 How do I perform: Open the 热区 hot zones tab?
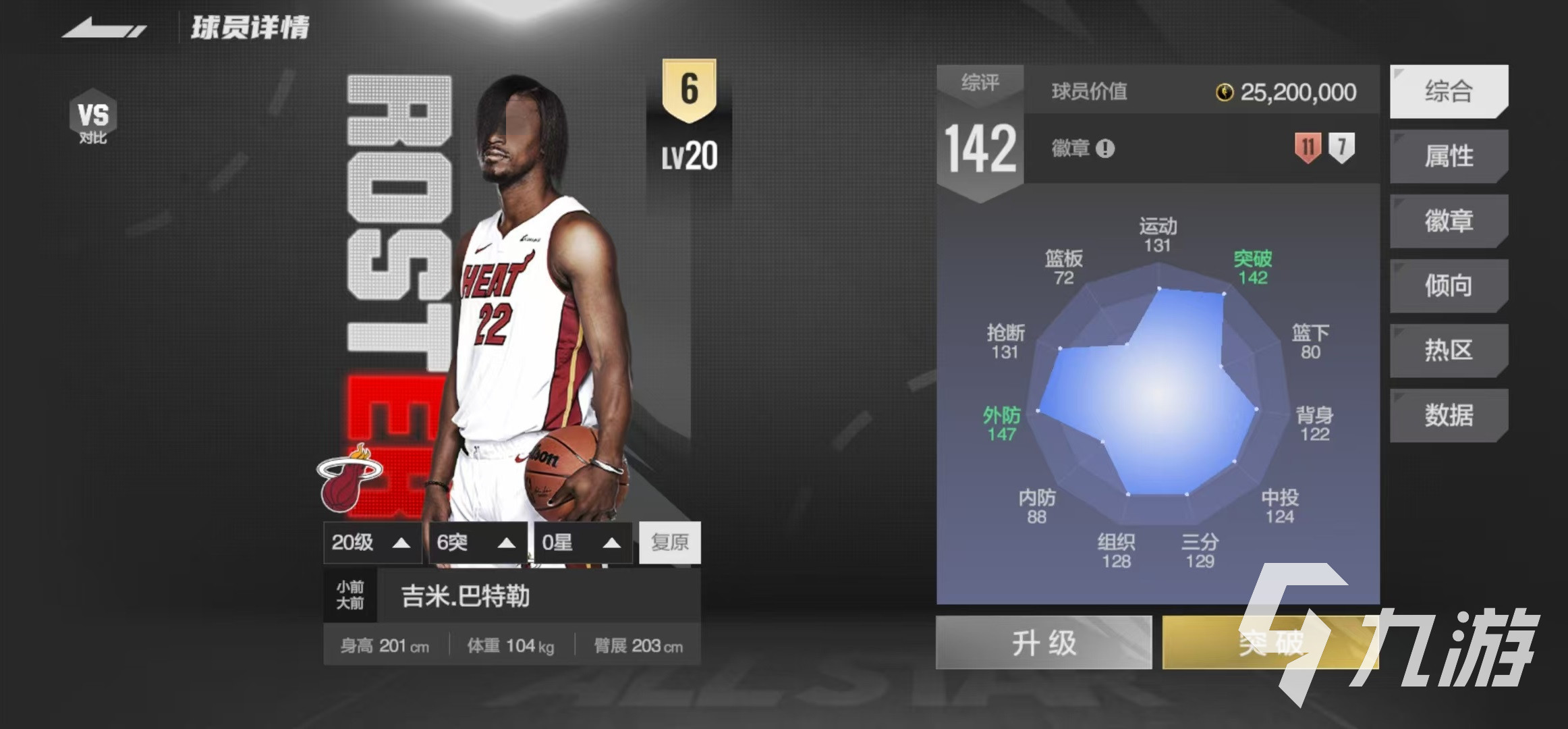pyautogui.click(x=1449, y=350)
